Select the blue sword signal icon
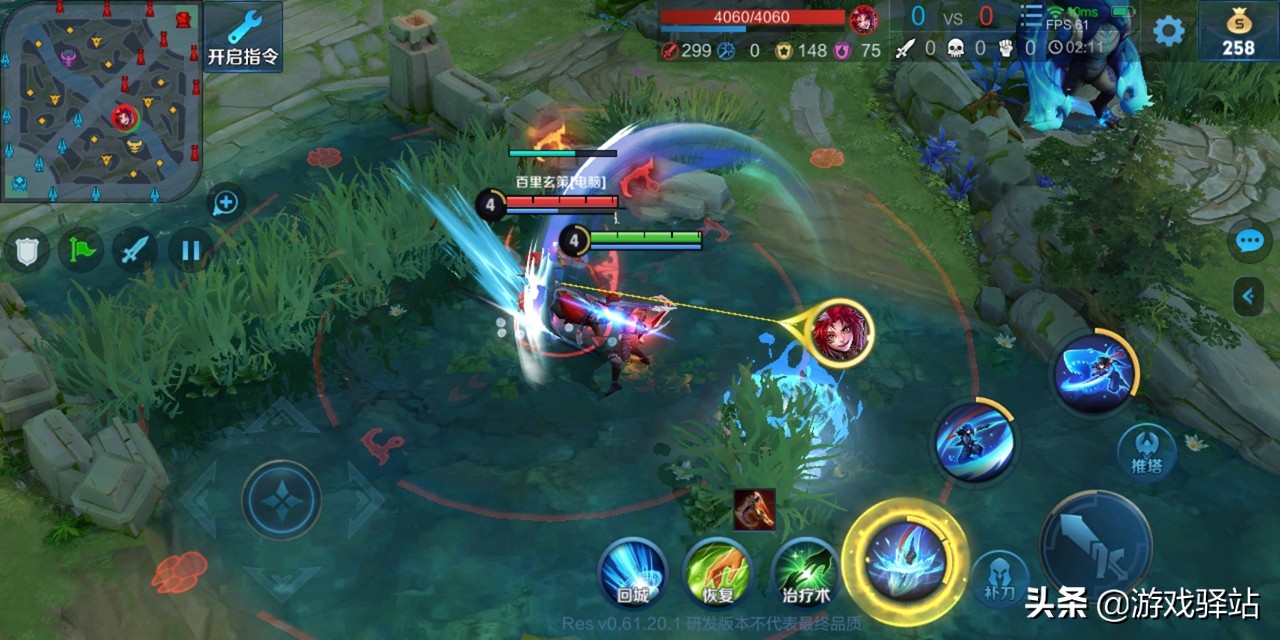This screenshot has height=640, width=1280. coord(135,250)
